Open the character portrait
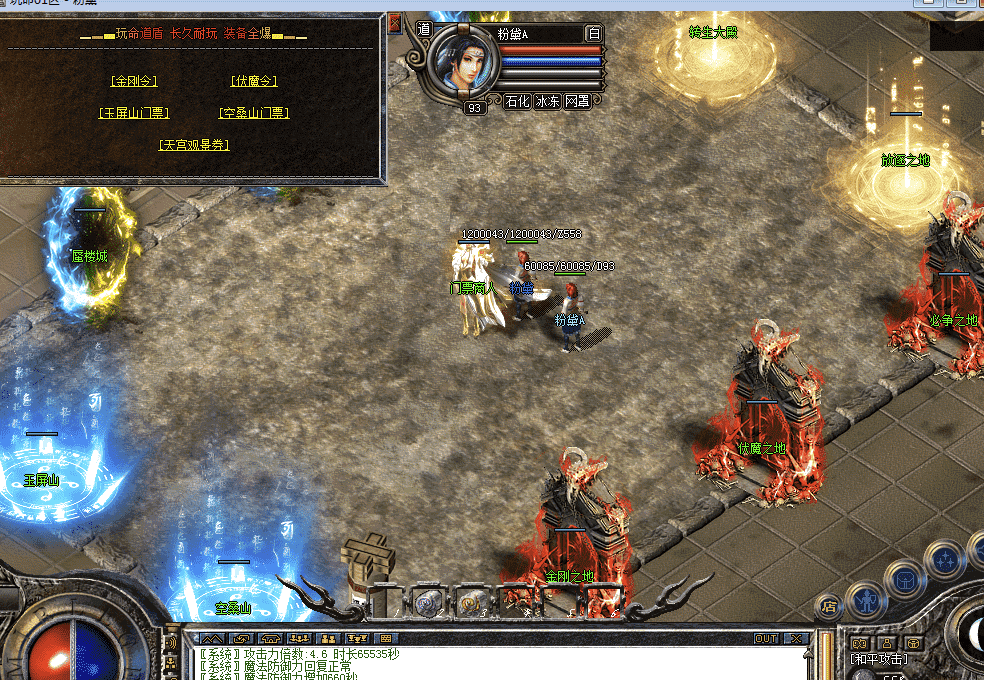 click(463, 62)
